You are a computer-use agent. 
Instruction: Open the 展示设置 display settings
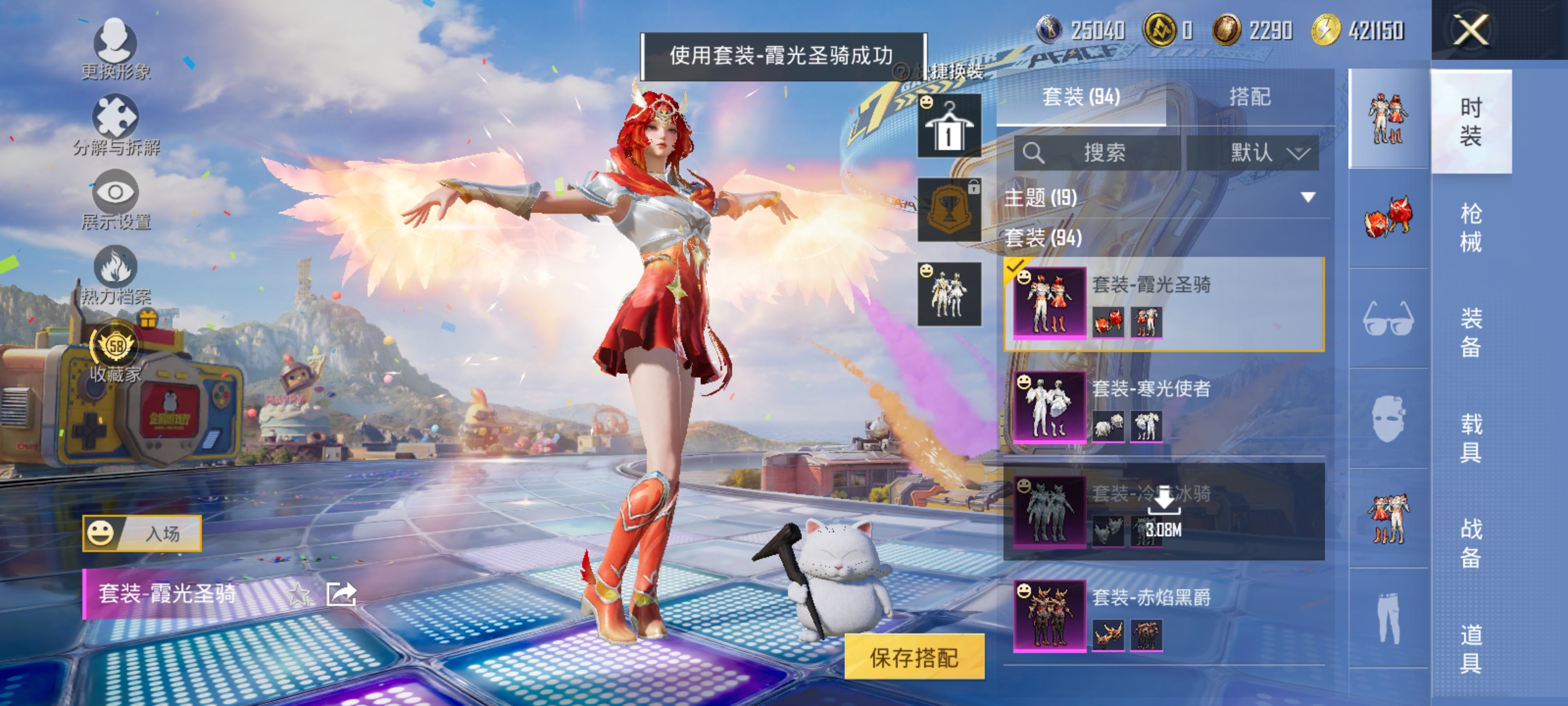click(x=116, y=193)
